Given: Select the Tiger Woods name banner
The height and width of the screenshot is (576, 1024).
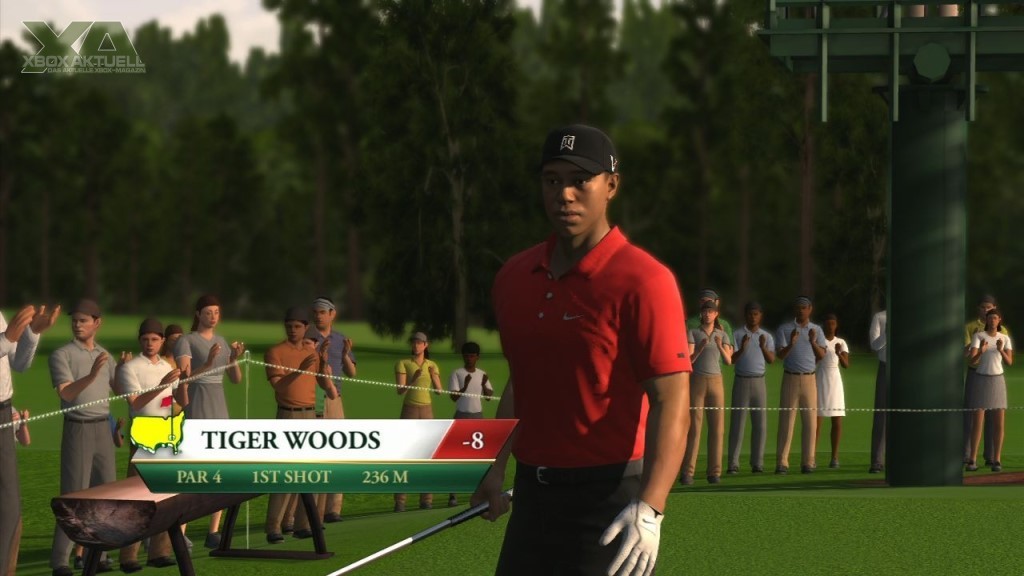Looking at the screenshot, I should point(291,440).
